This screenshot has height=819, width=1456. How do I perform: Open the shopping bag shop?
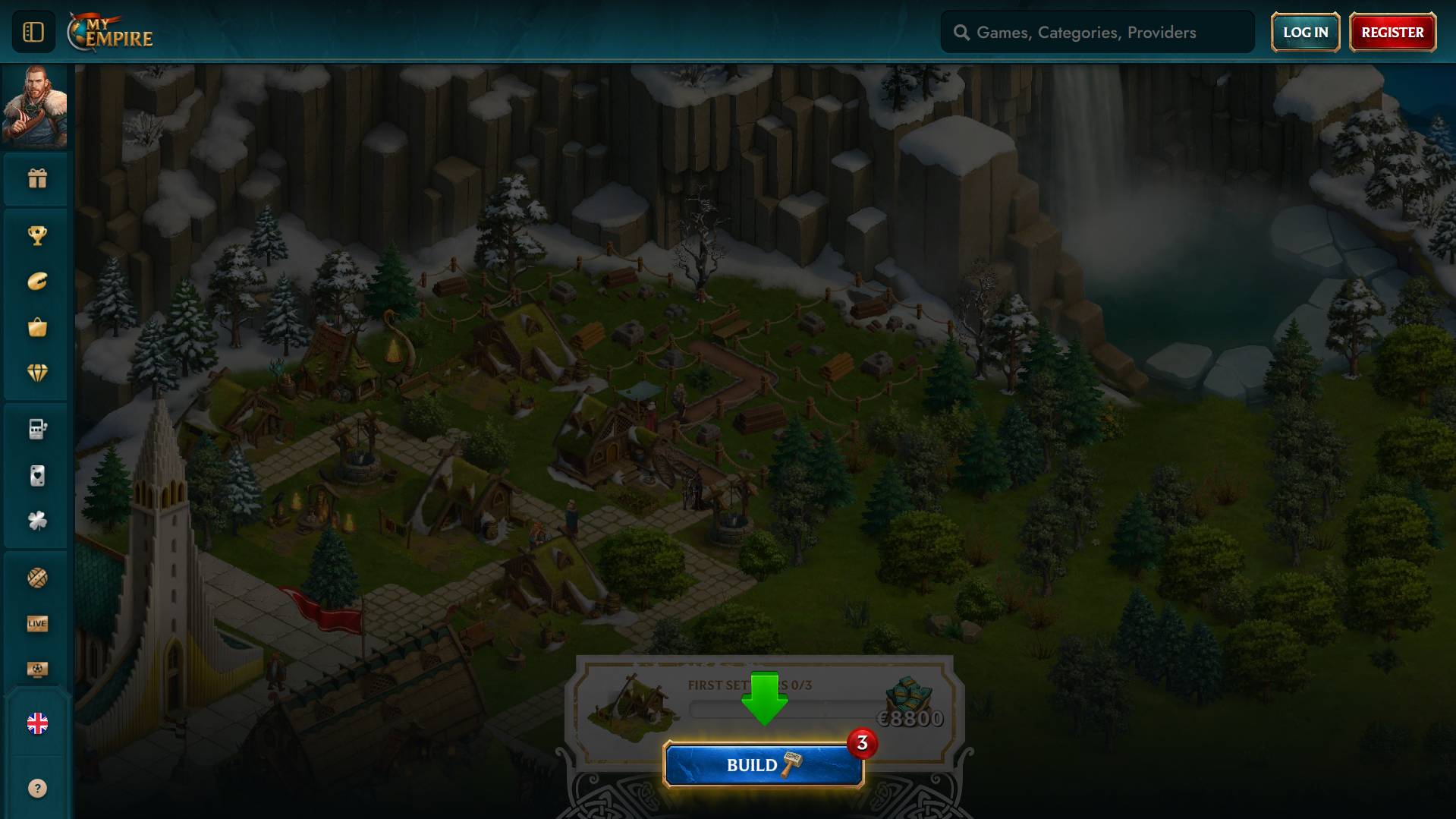coord(37,327)
